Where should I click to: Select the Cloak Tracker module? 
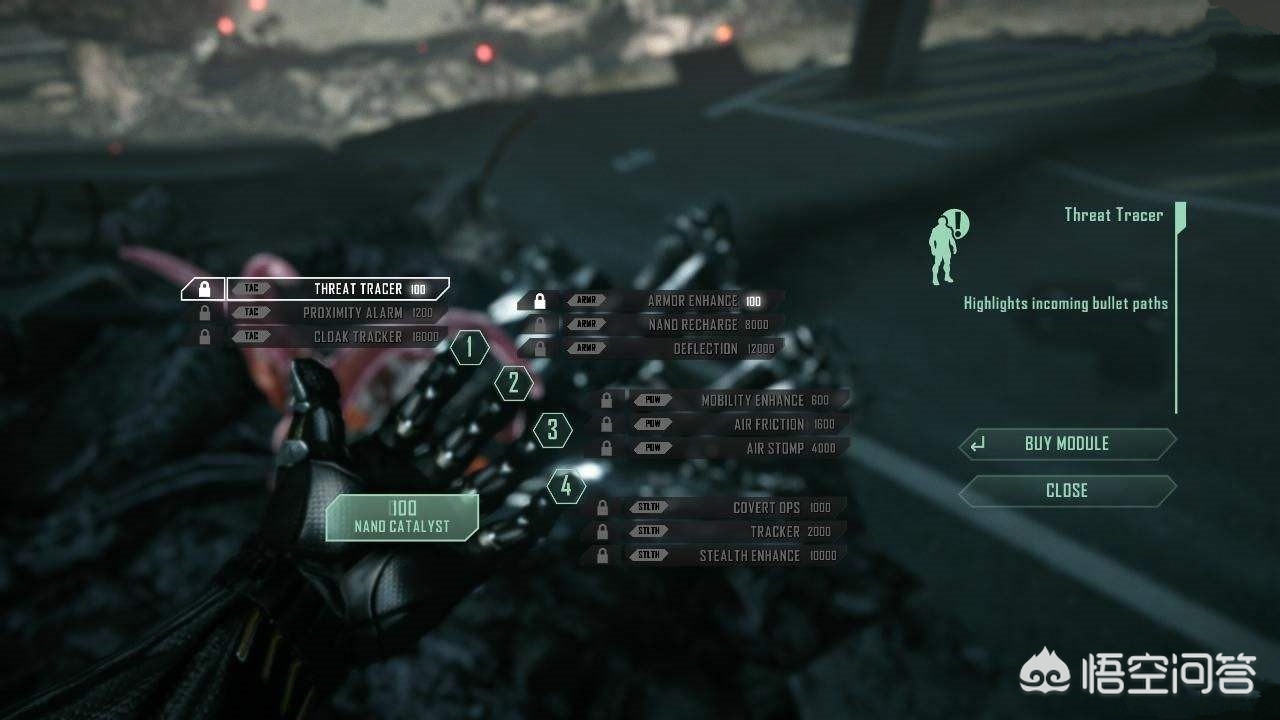tap(338, 337)
